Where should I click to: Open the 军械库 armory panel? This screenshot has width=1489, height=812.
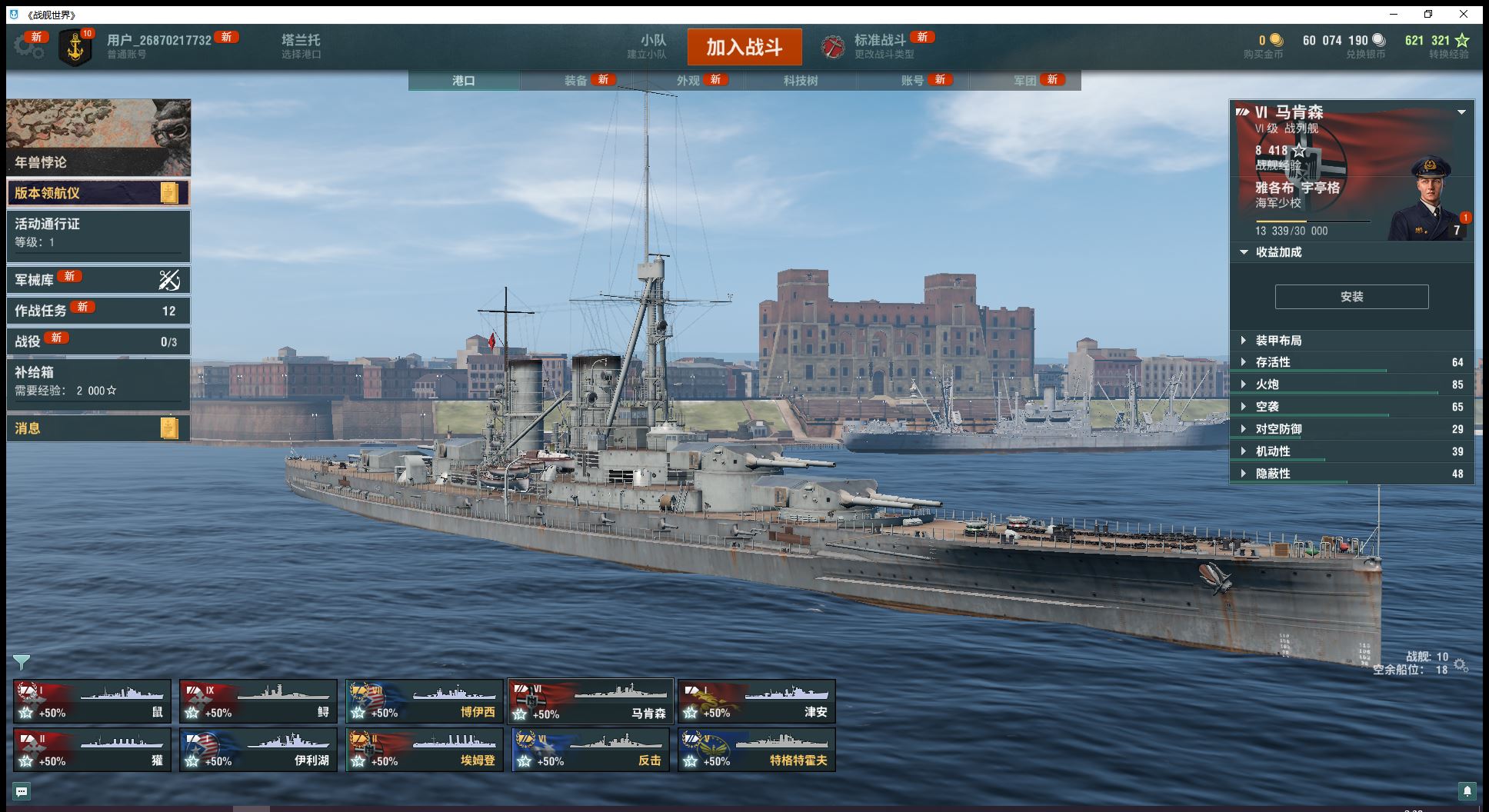(x=98, y=280)
